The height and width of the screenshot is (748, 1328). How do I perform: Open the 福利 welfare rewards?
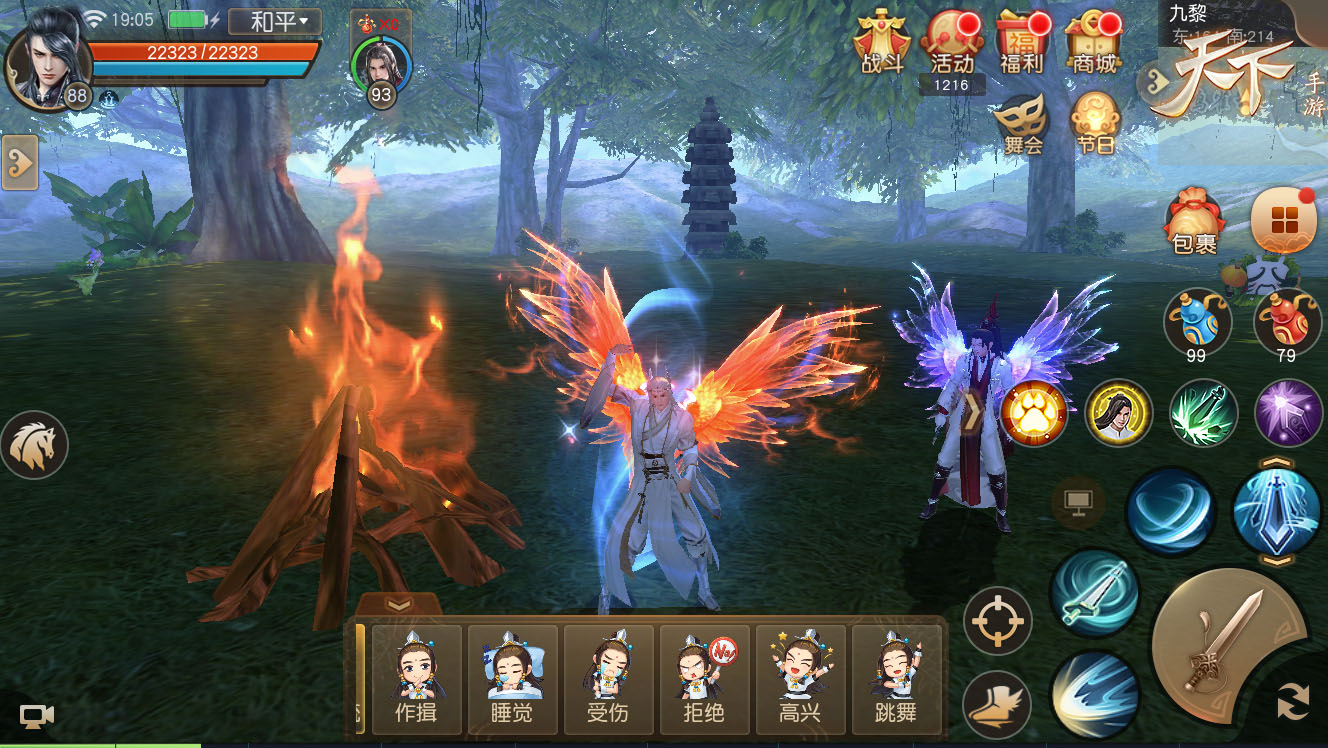(x=1021, y=43)
